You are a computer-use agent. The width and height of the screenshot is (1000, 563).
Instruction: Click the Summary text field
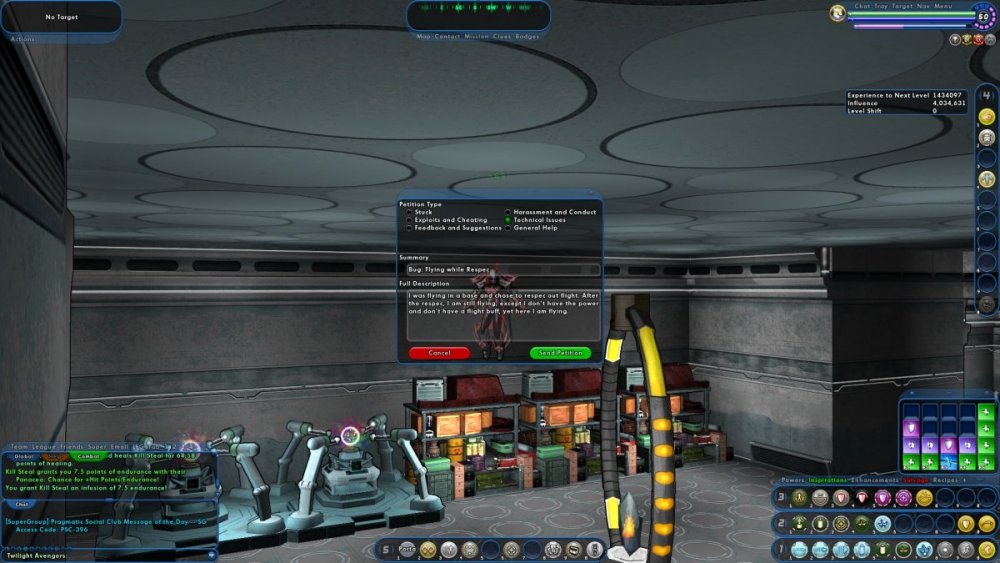(502, 269)
